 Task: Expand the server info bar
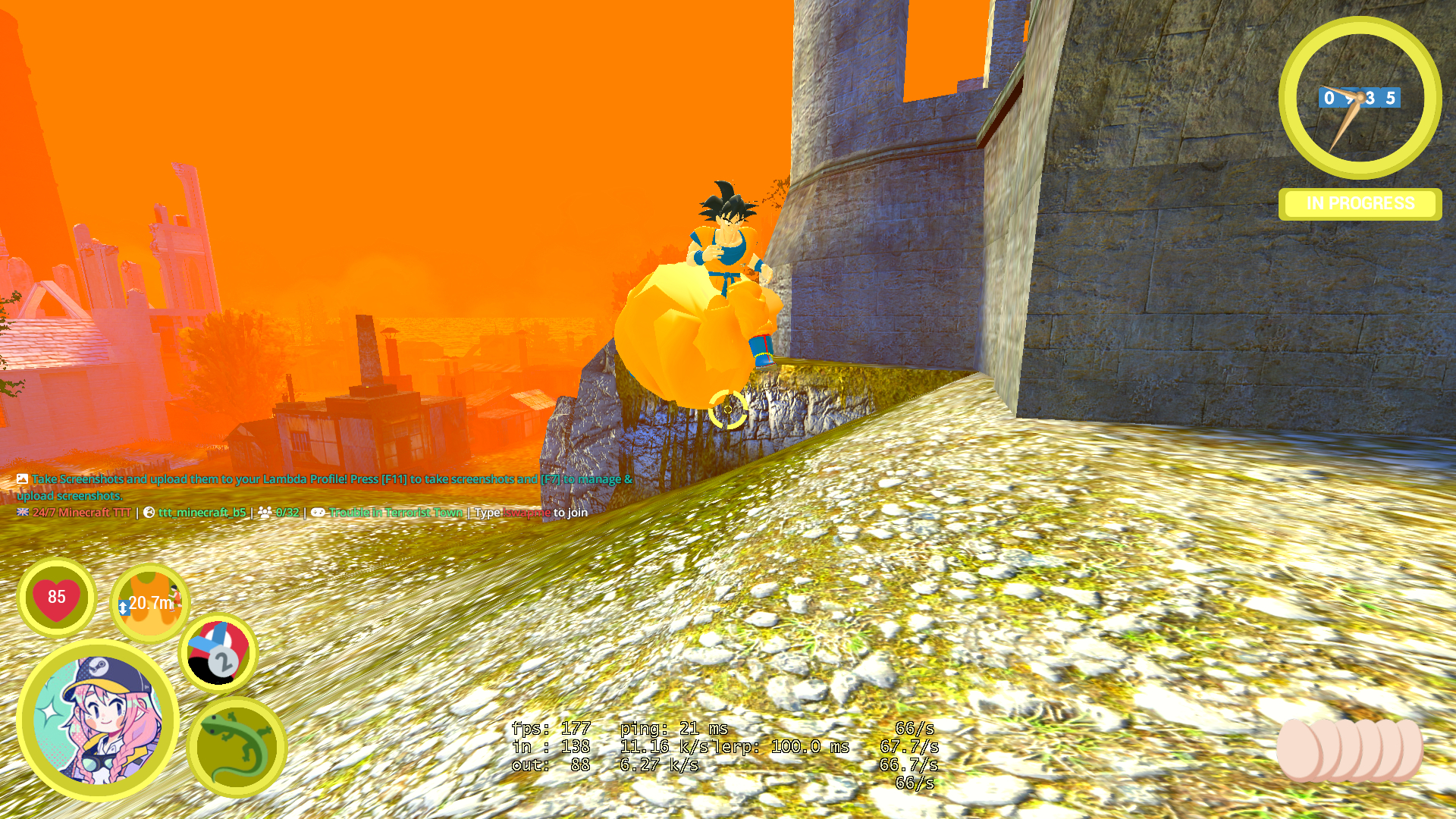click(303, 513)
